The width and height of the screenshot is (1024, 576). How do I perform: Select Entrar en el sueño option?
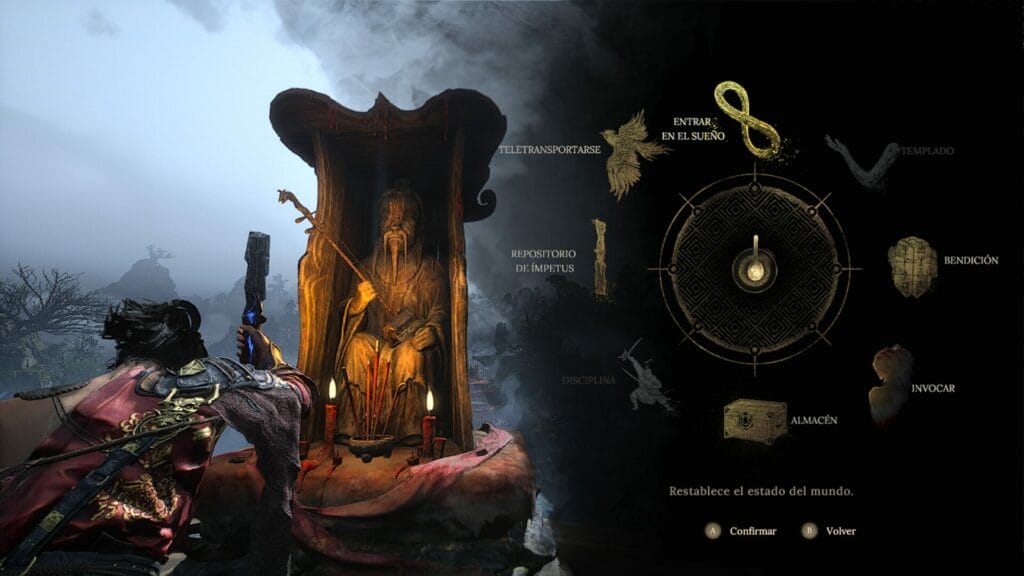coord(746,120)
